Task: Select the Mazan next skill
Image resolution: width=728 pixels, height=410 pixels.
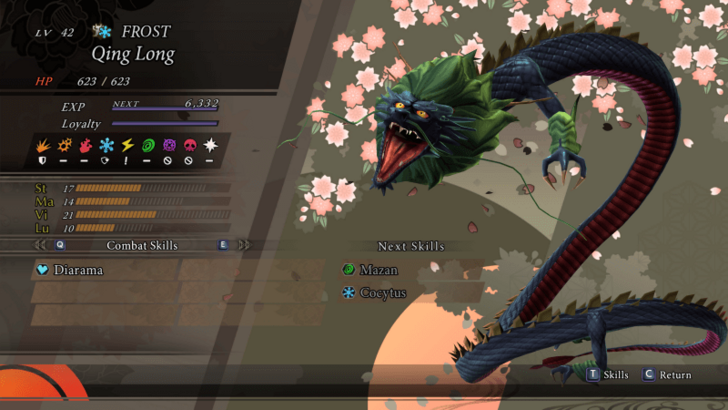Action: pos(378,270)
